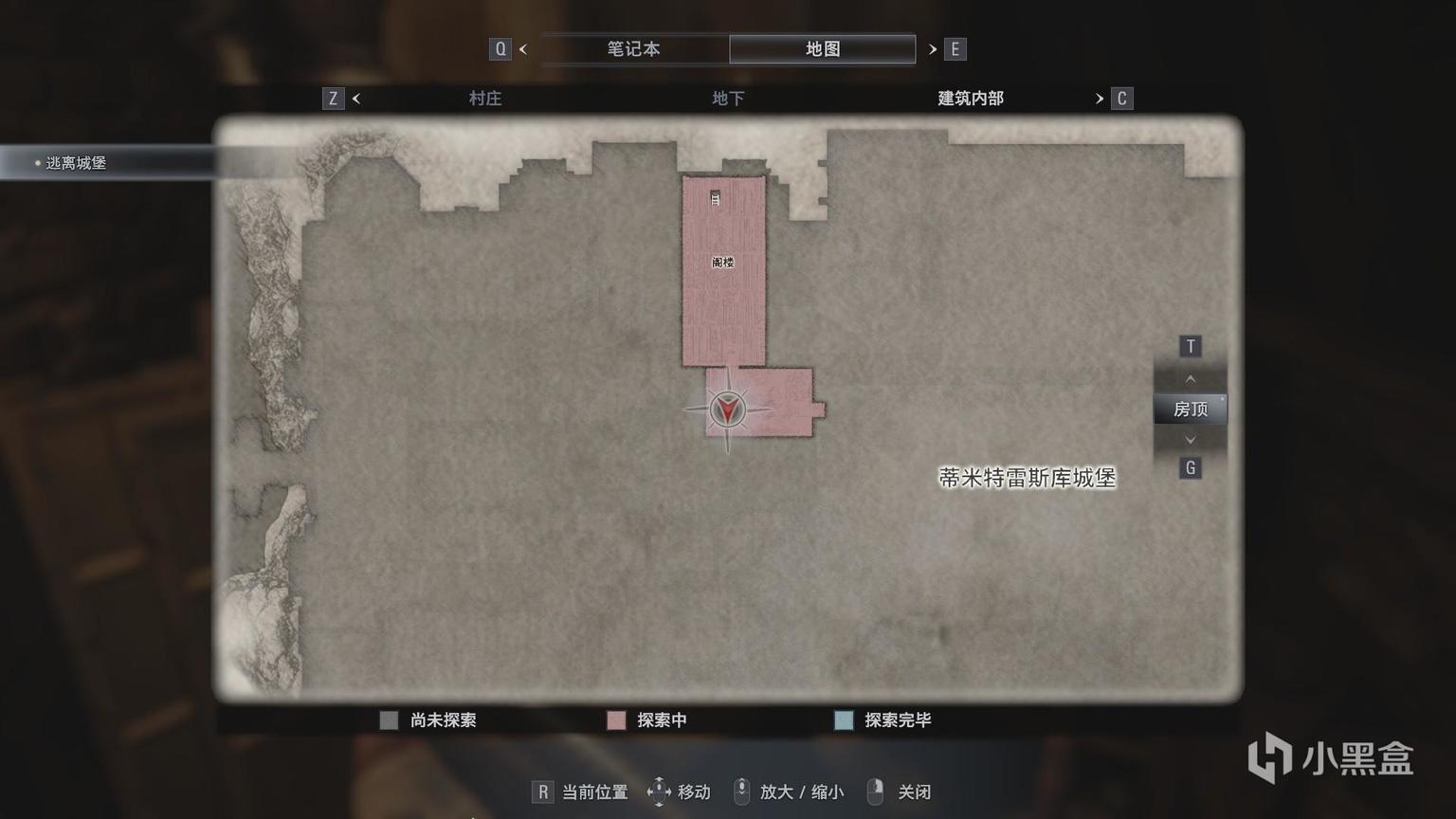Switch to the 地下 map area
Viewport: 1456px width, 819px height.
point(727,99)
